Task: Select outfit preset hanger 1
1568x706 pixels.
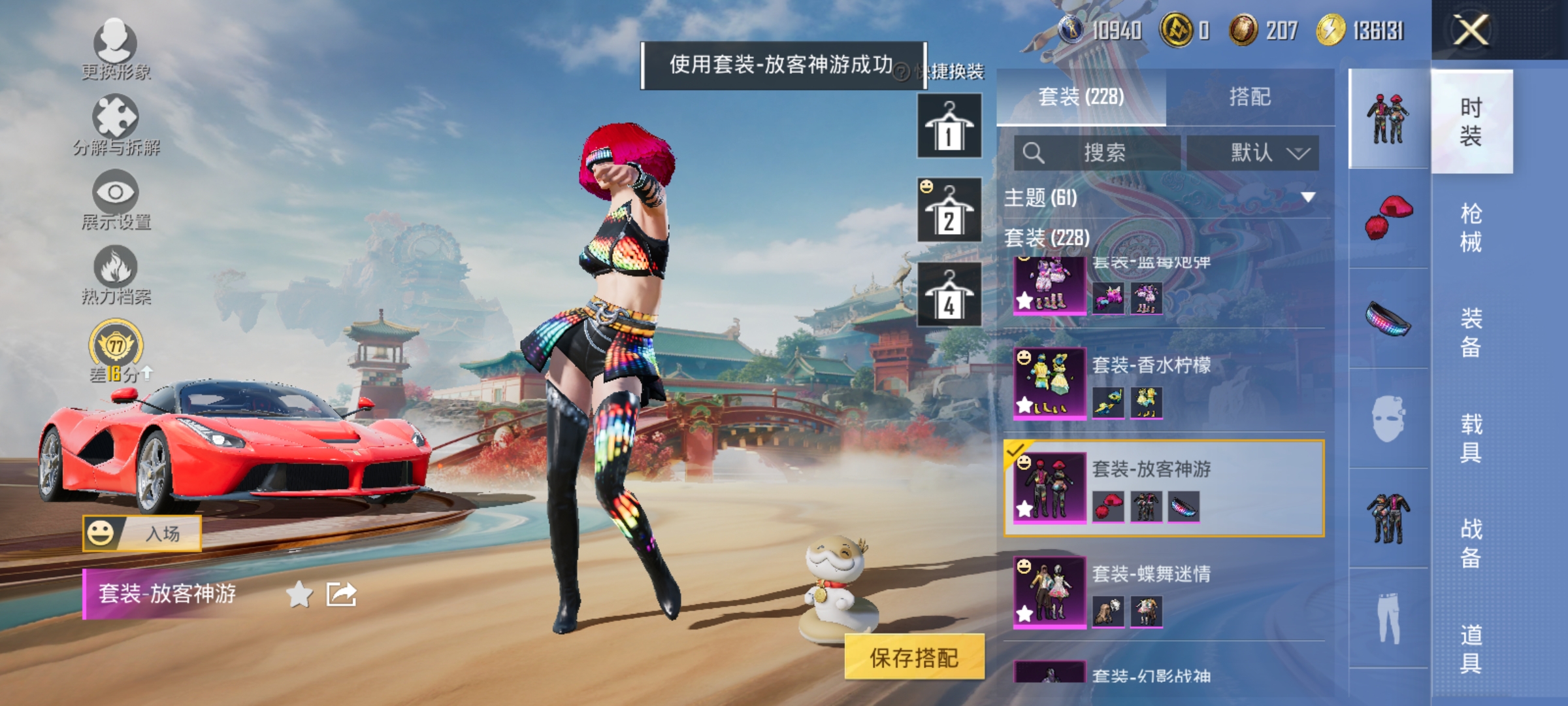Action: pos(949,126)
